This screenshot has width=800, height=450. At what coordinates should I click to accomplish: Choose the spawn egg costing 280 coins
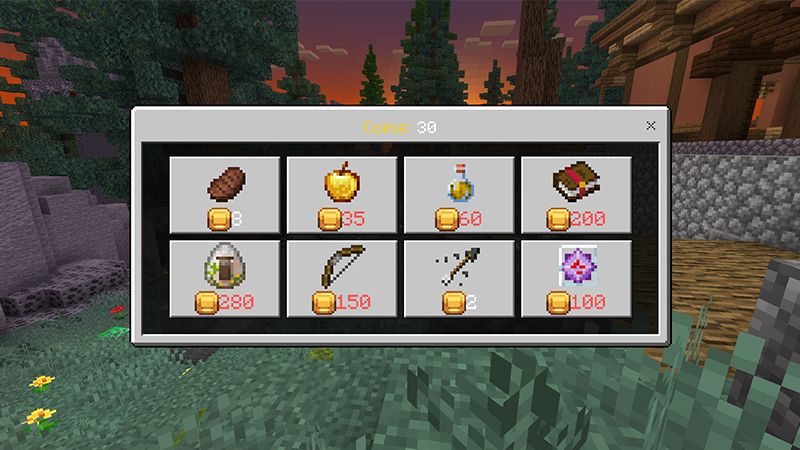pos(225,278)
